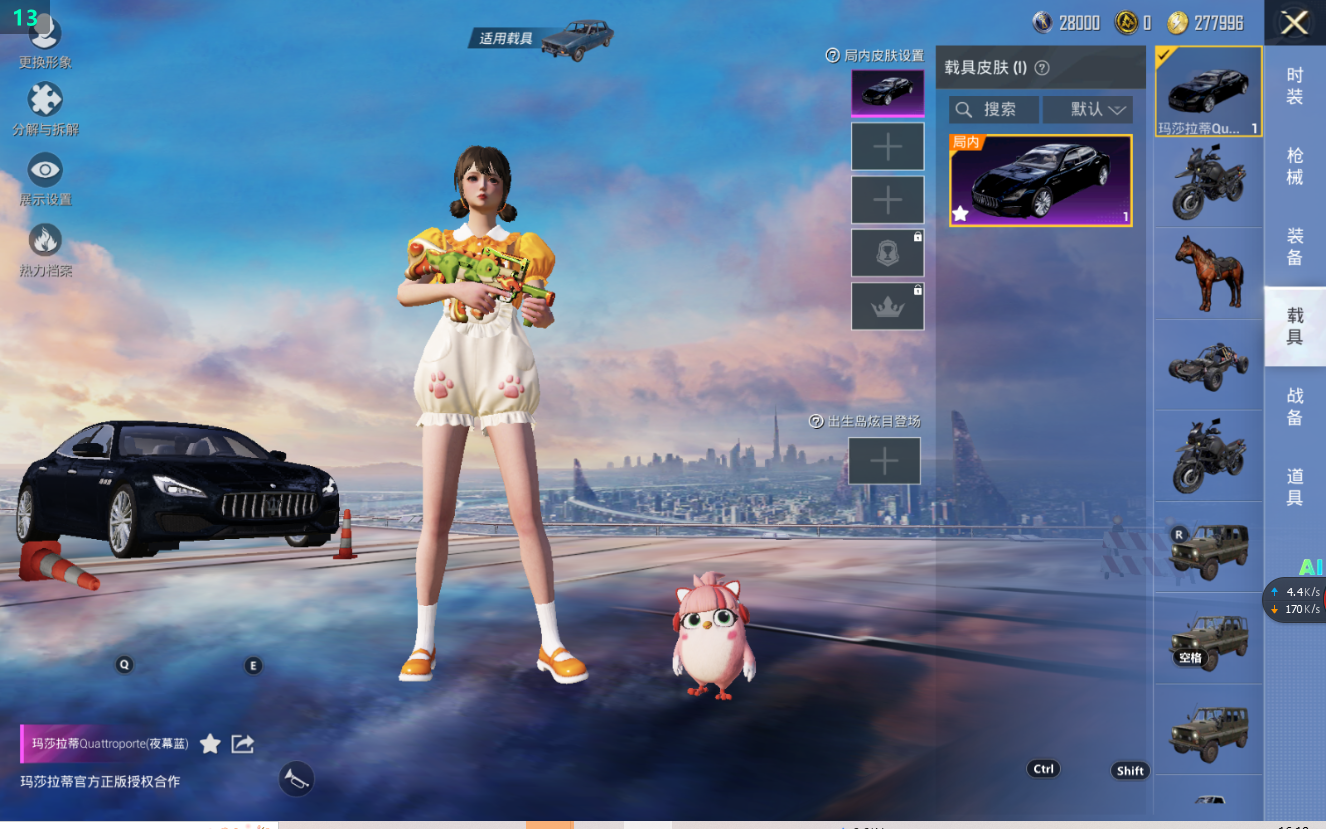1326x829 pixels.
Task: Open 分解与拆解 puzzle-piece option
Action: tap(45, 108)
